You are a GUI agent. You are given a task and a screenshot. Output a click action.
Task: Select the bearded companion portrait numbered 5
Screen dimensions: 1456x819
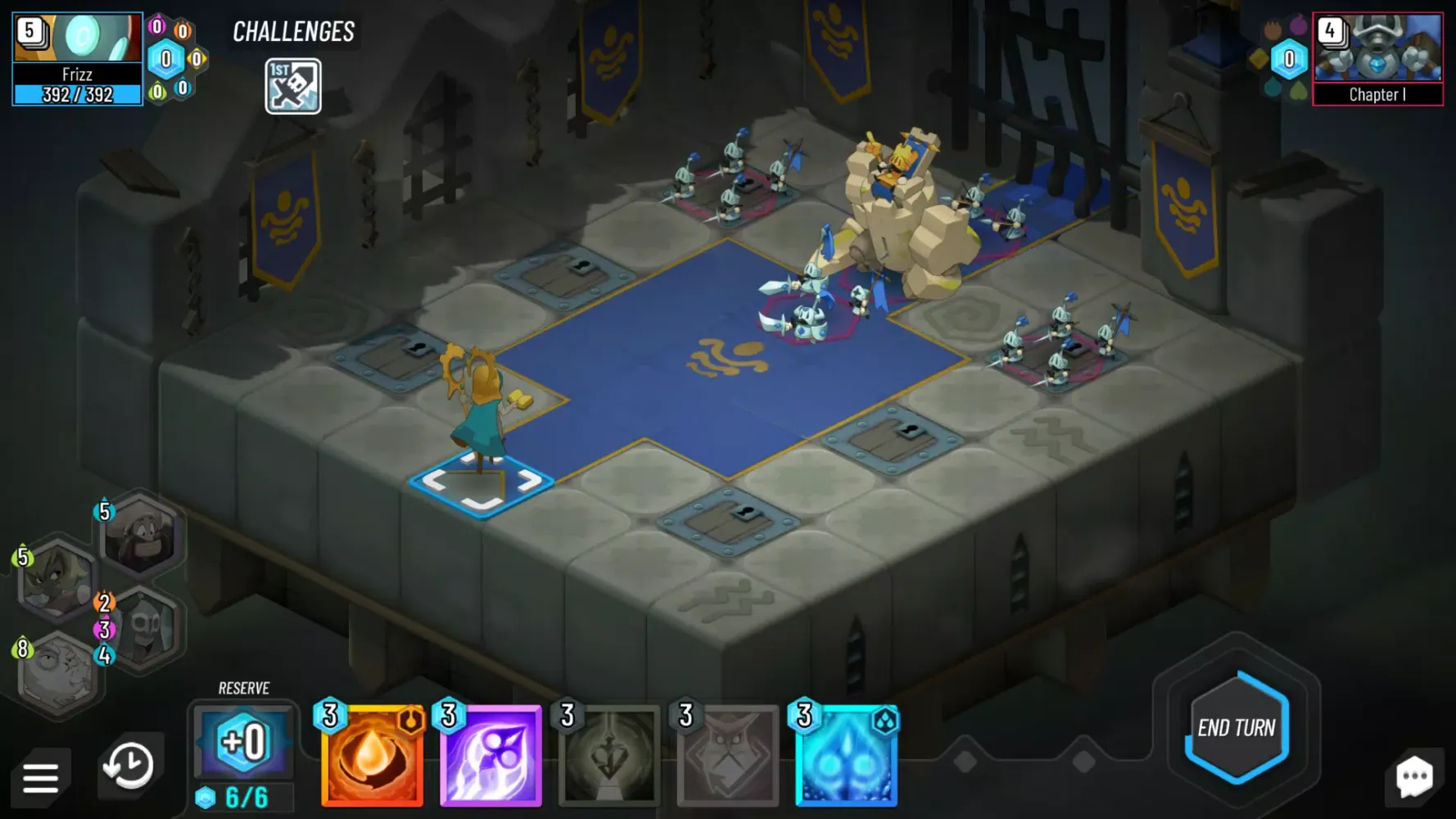tap(139, 536)
